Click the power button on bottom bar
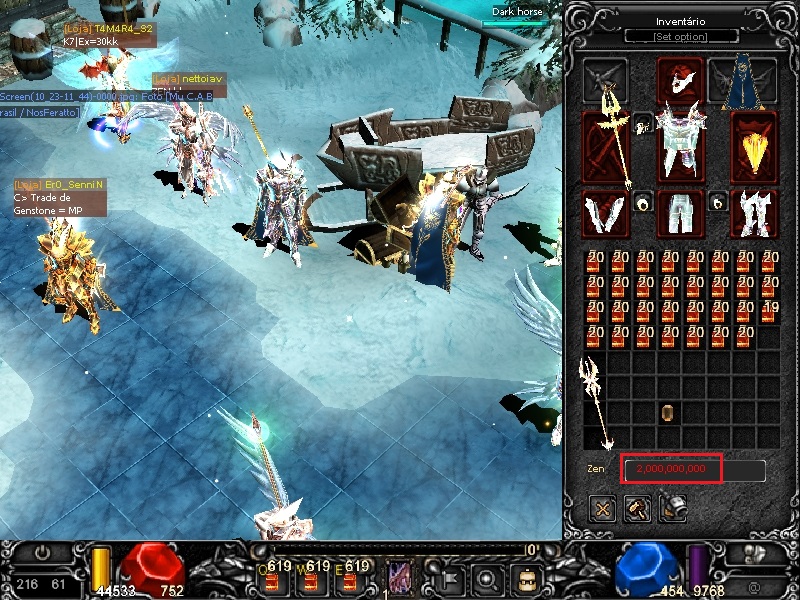This screenshot has width=800, height=600. click(43, 553)
